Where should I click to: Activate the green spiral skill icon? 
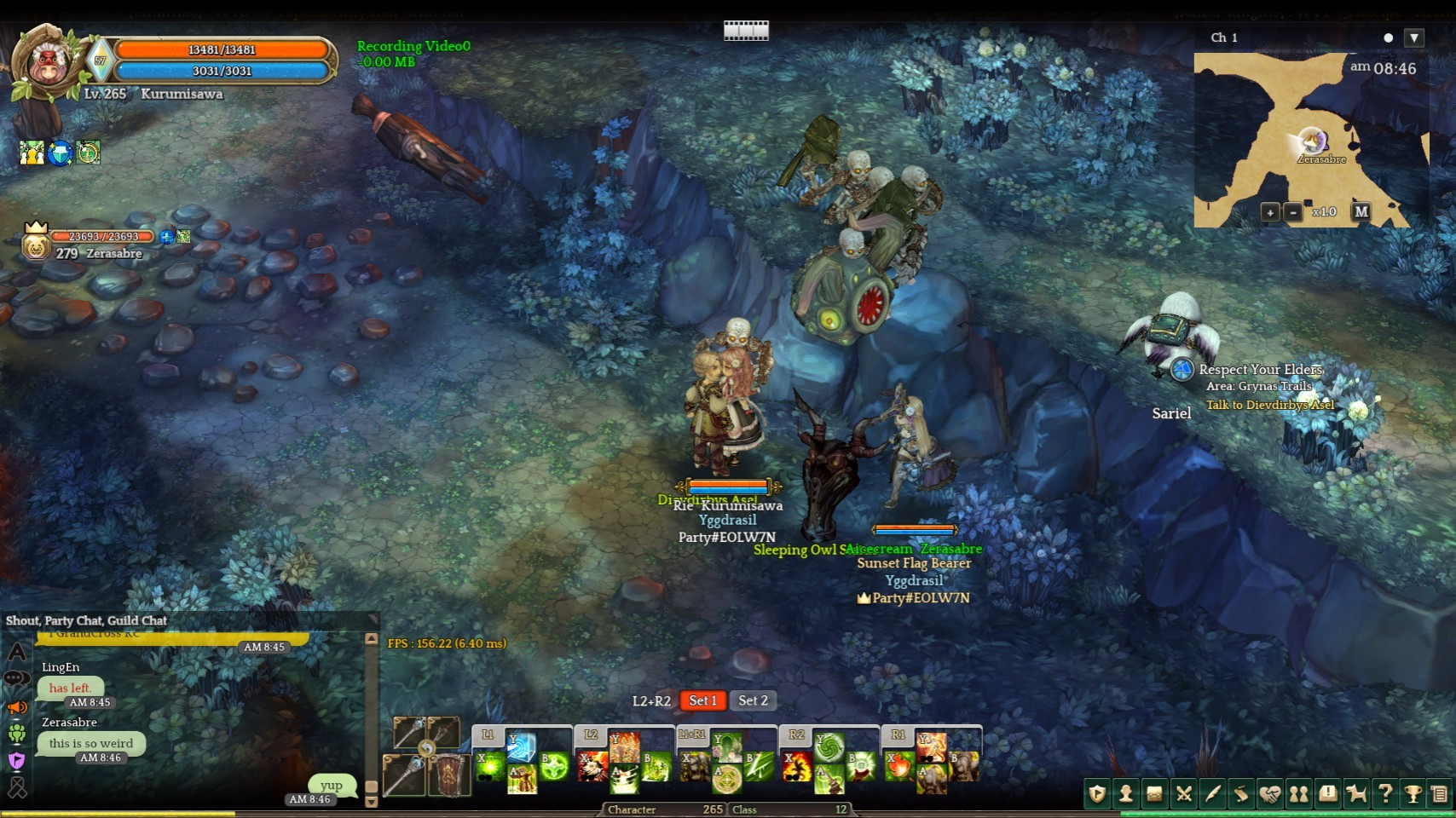(x=829, y=747)
